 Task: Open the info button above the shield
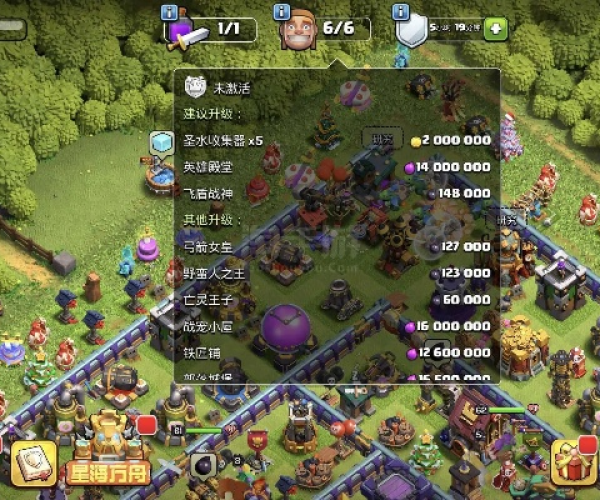[402, 12]
